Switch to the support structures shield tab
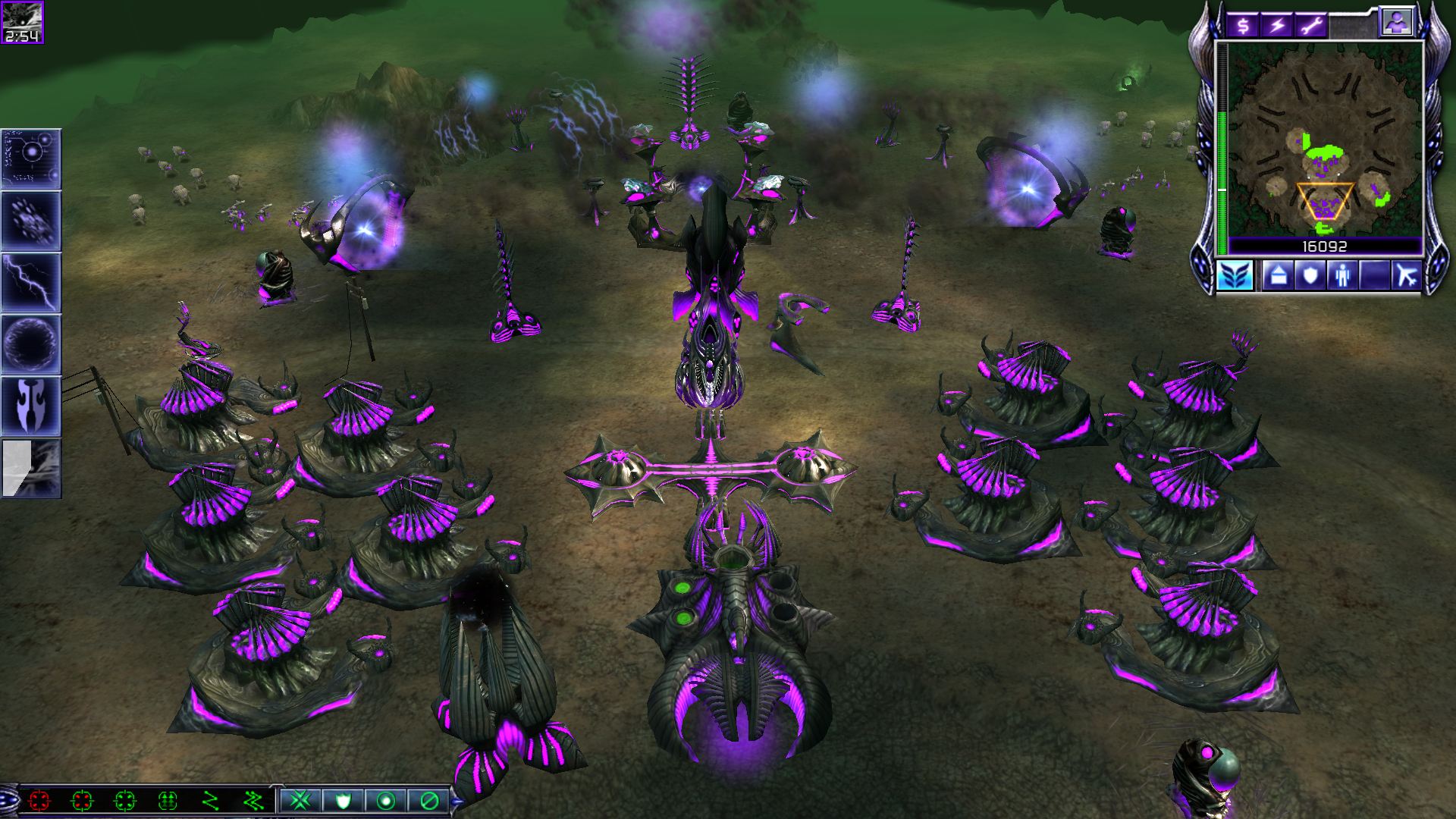 1310,275
